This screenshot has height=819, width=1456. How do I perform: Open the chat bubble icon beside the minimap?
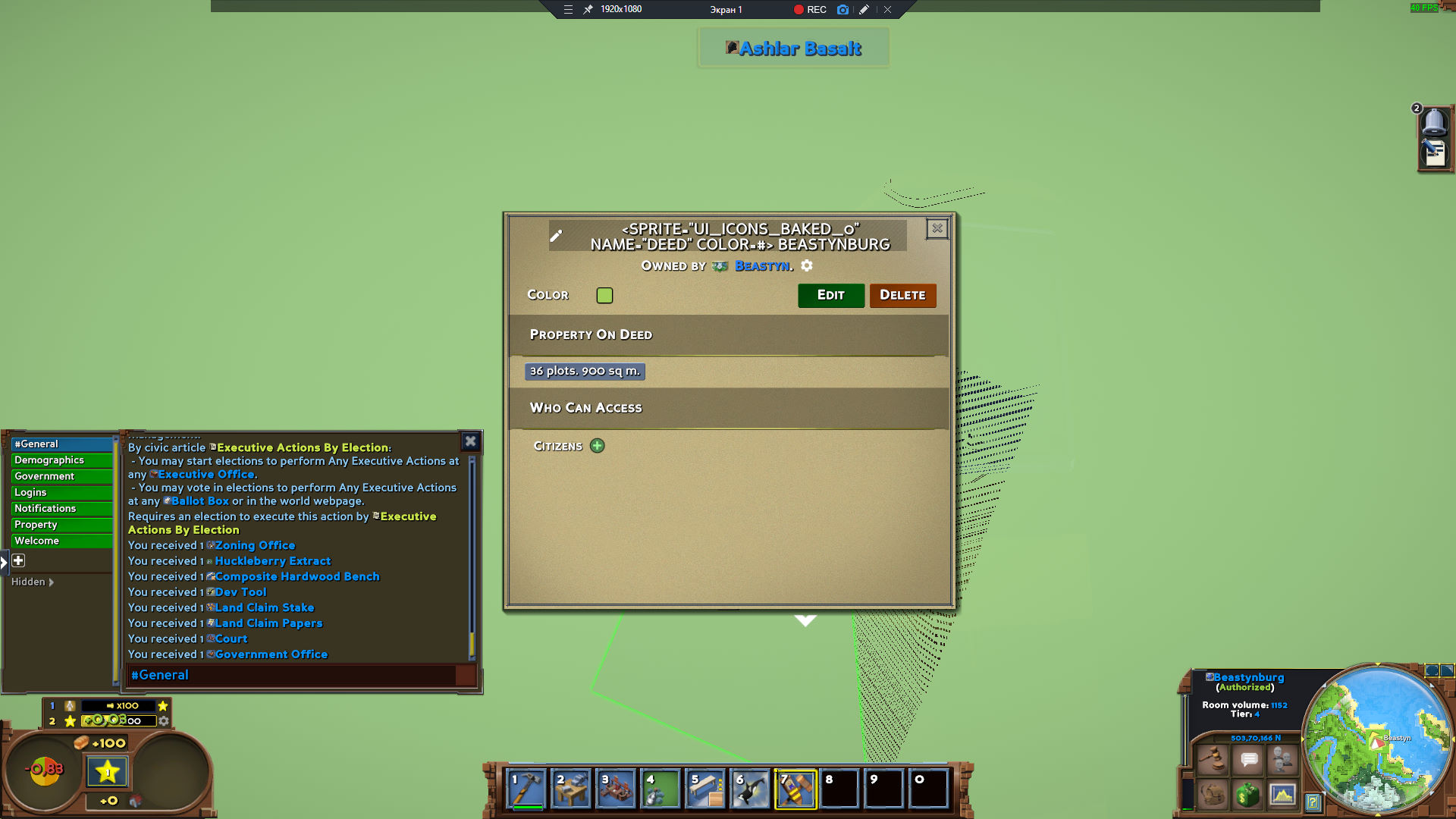pyautogui.click(x=1248, y=758)
